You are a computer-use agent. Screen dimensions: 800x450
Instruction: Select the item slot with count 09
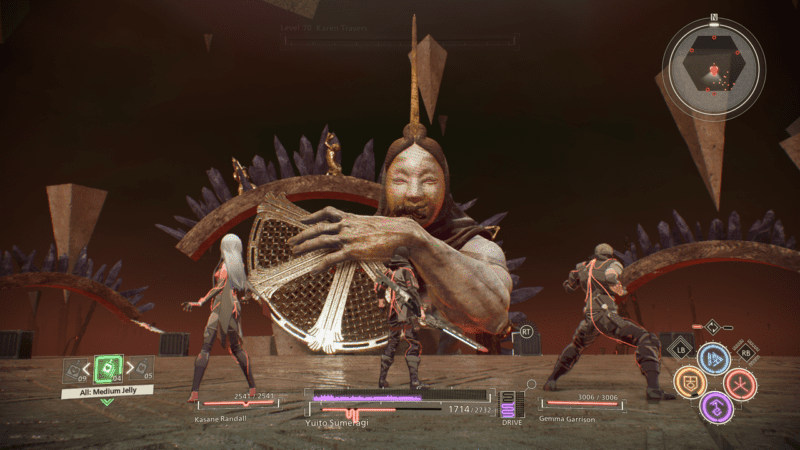[x=75, y=371]
